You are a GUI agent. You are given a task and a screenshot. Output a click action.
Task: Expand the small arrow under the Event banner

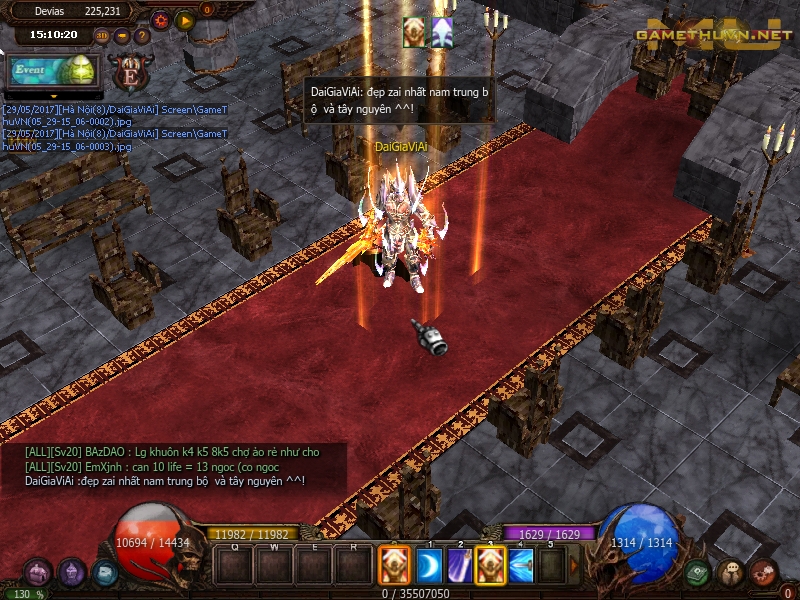tap(52, 96)
